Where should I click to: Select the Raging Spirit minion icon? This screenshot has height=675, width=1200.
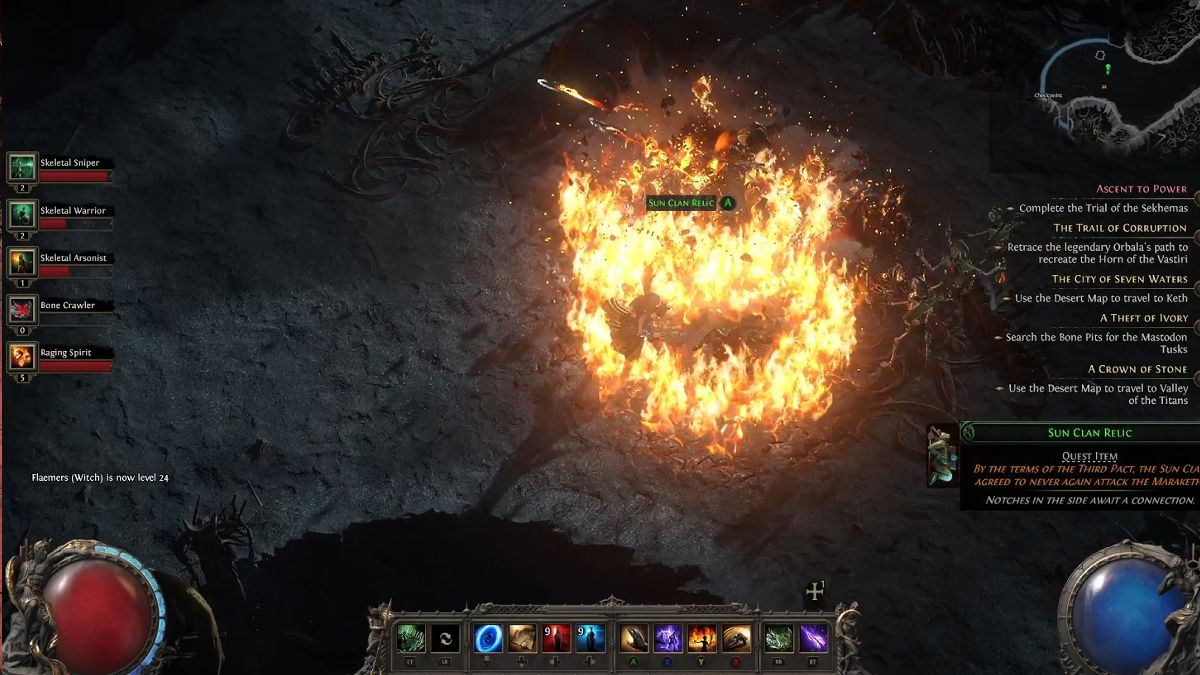tap(22, 357)
